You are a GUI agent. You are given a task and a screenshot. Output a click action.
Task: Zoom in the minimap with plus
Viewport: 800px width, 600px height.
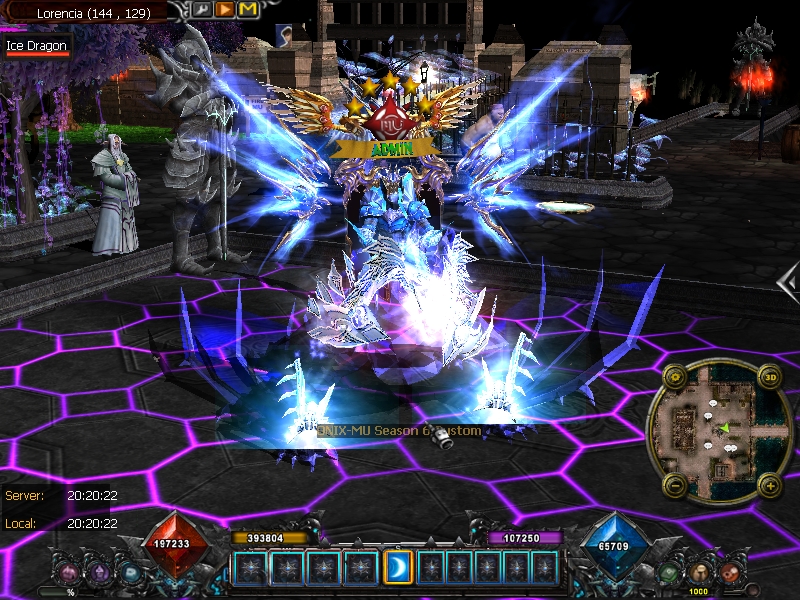(x=769, y=486)
